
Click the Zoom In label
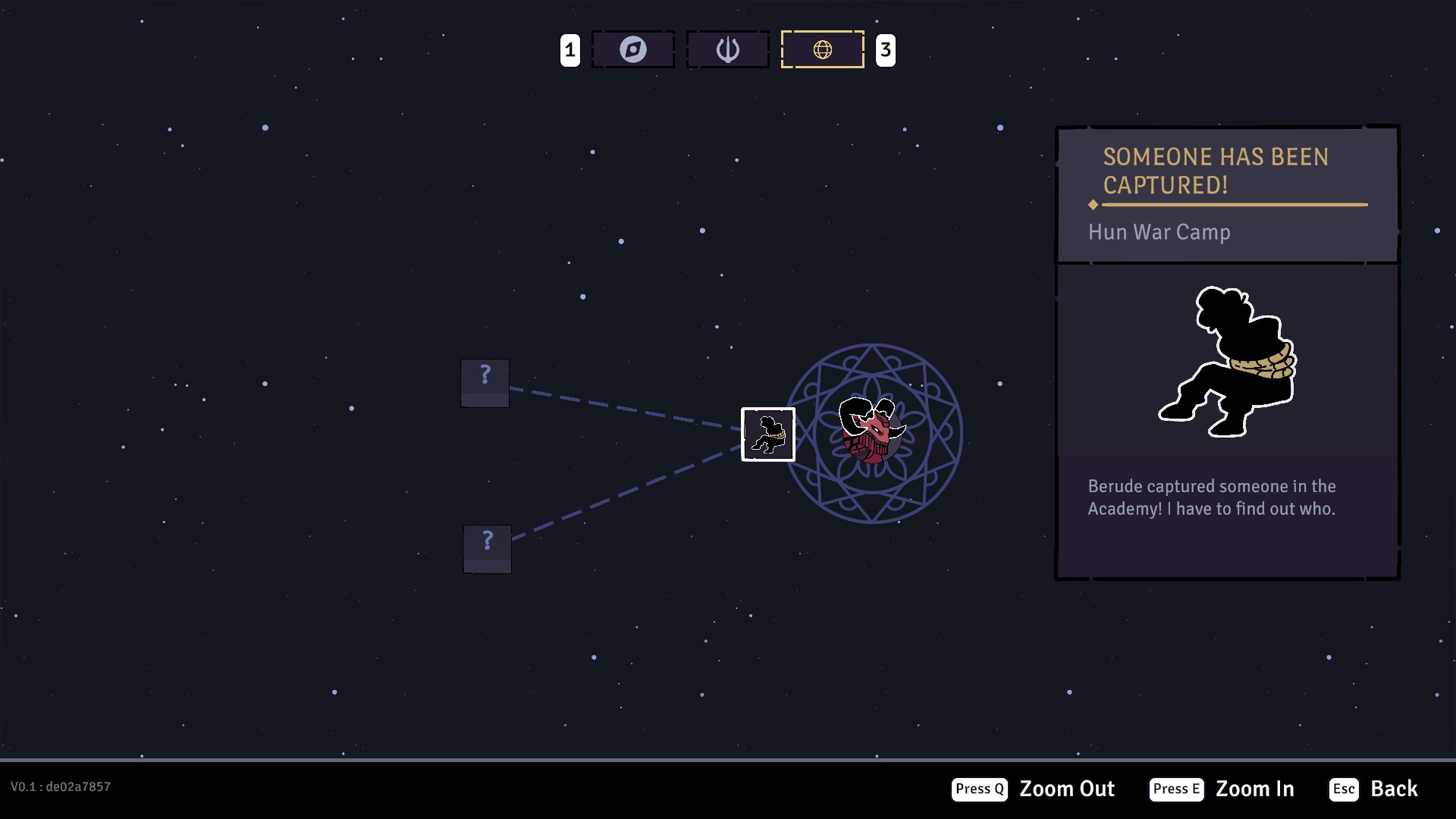point(1254,789)
